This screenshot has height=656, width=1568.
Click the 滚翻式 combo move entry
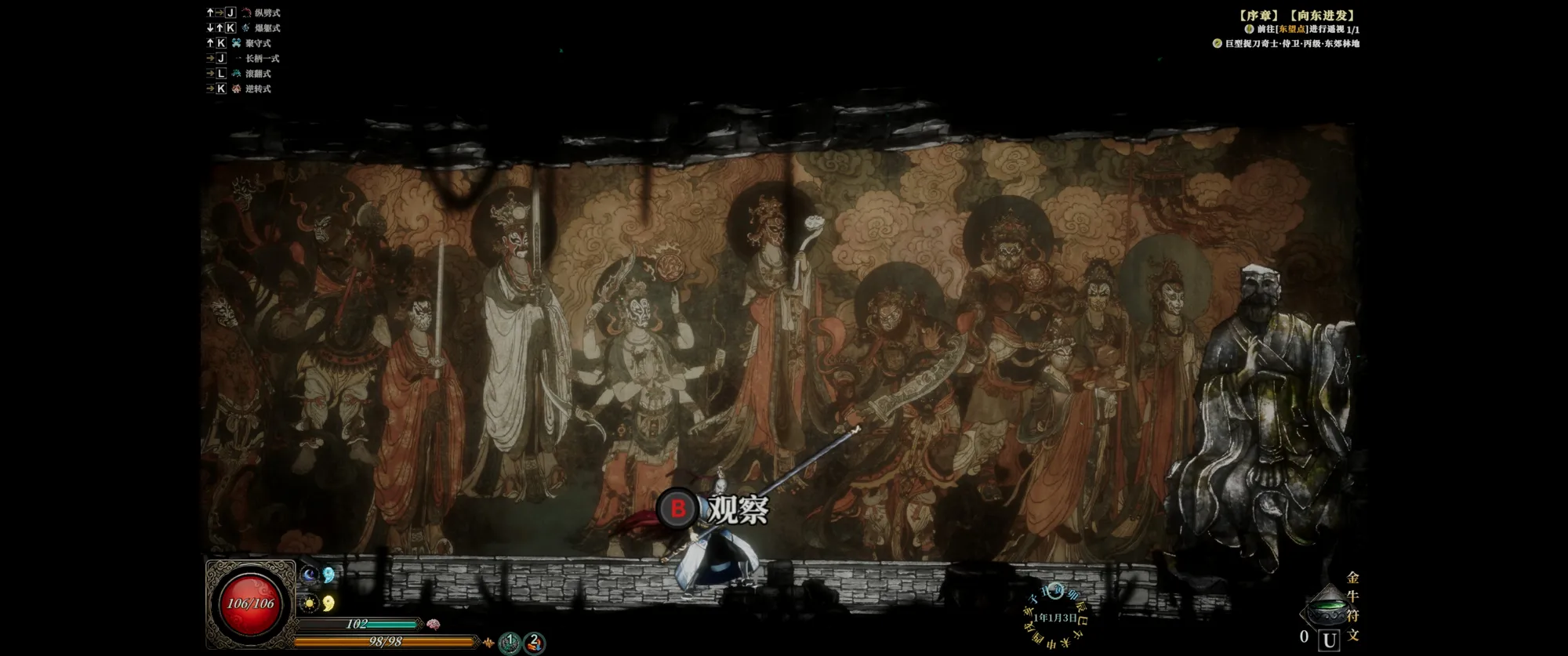[x=258, y=74]
